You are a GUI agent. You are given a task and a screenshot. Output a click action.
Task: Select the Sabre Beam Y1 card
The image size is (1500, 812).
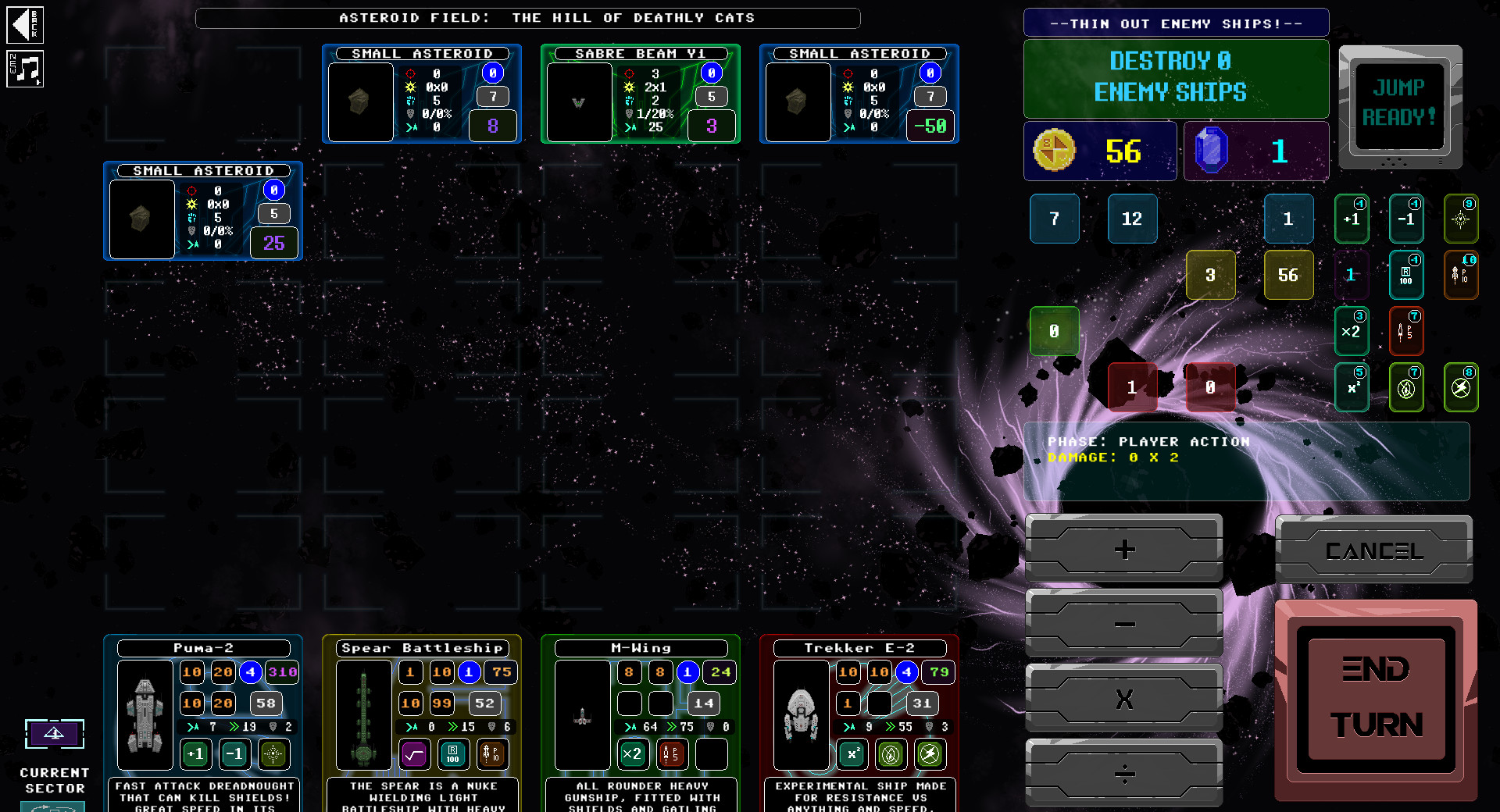640,94
